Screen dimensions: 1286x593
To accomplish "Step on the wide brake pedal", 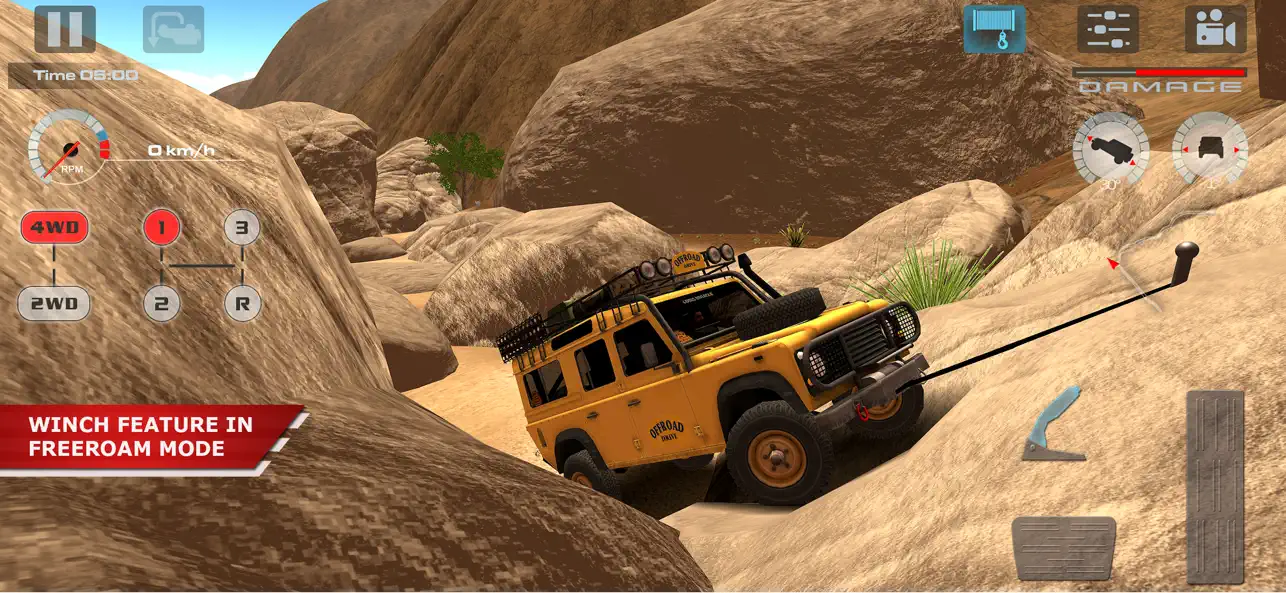I will (1063, 548).
